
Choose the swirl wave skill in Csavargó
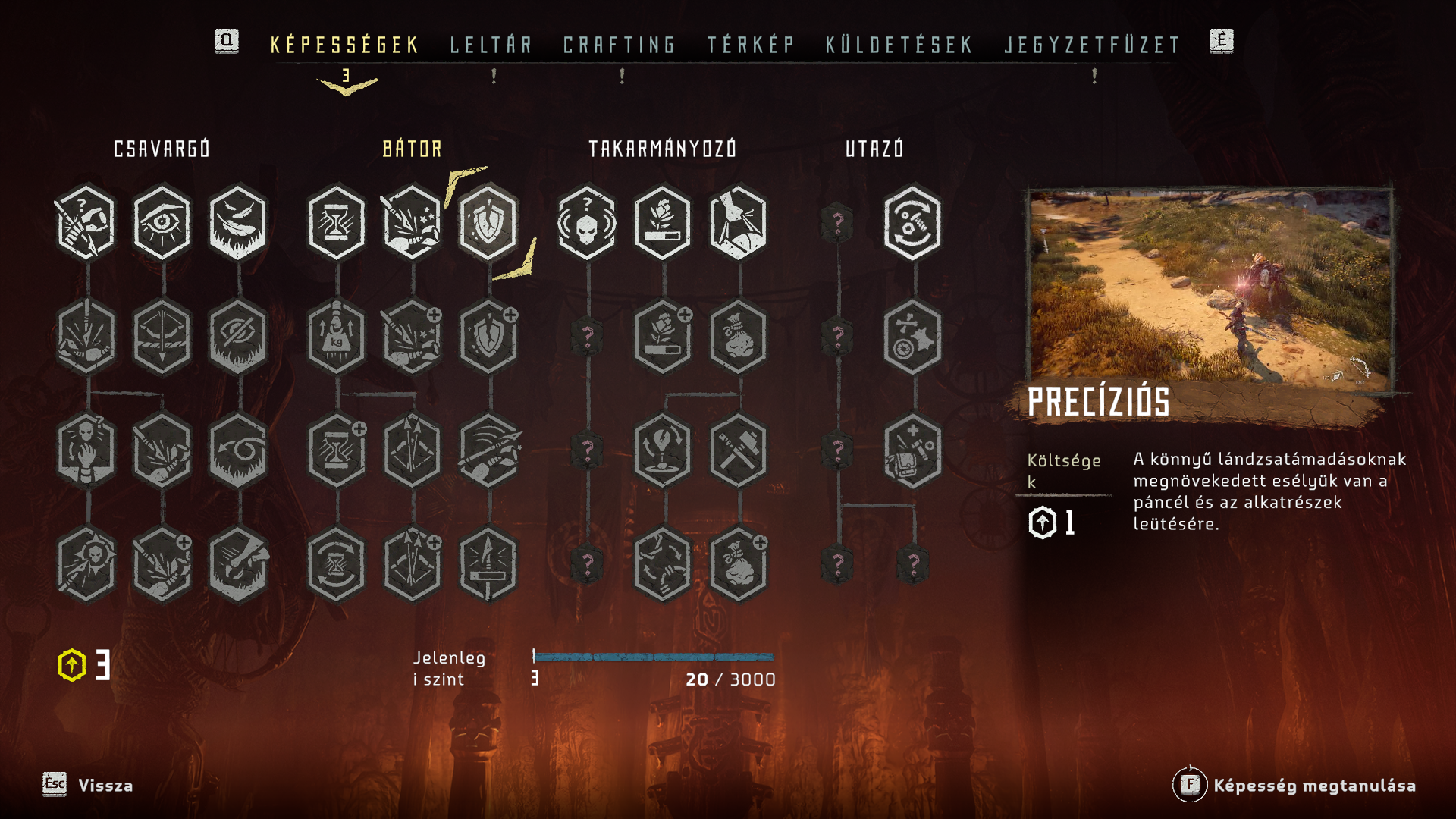[238, 450]
